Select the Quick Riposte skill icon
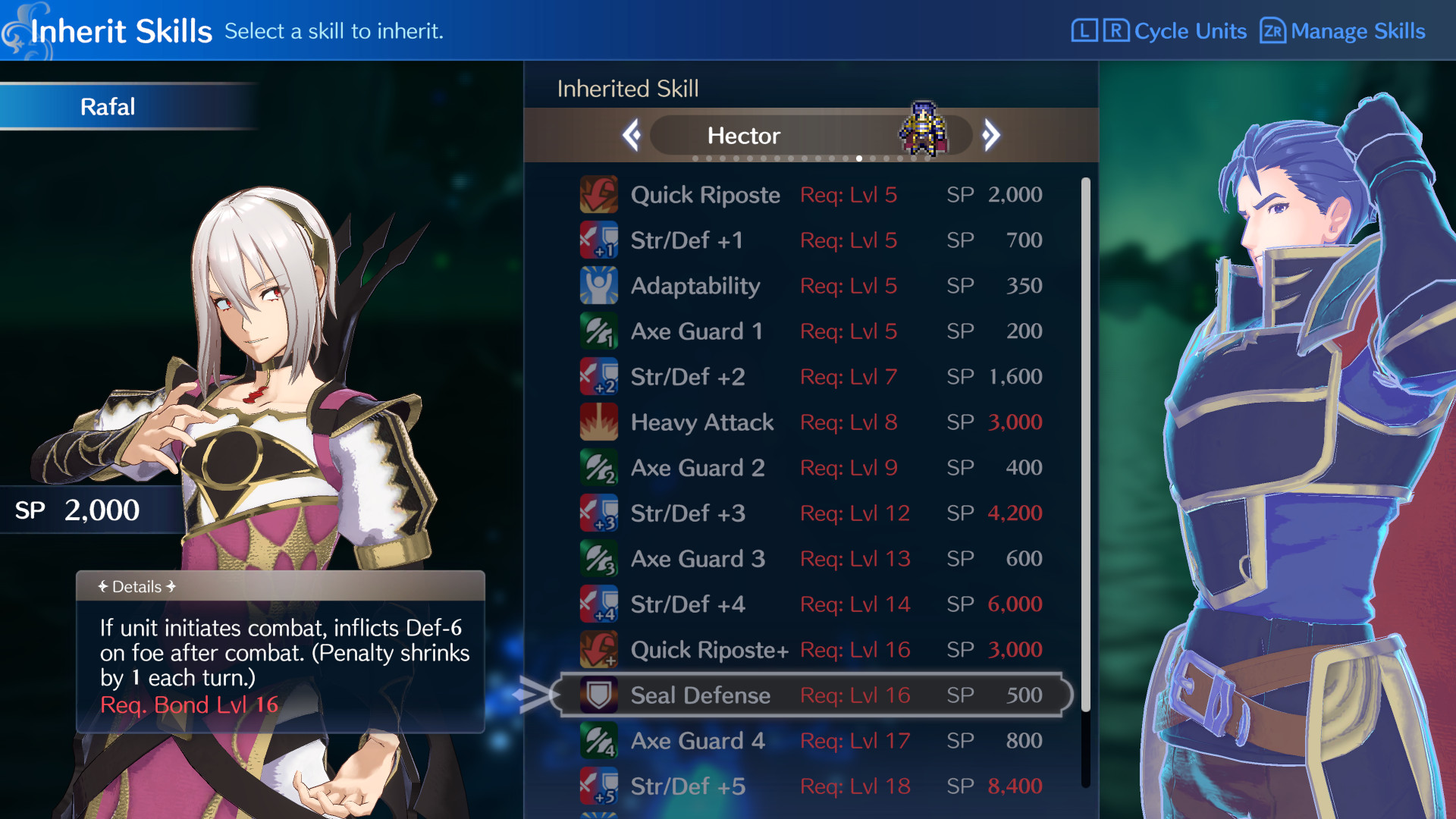1456x819 pixels. (x=599, y=194)
